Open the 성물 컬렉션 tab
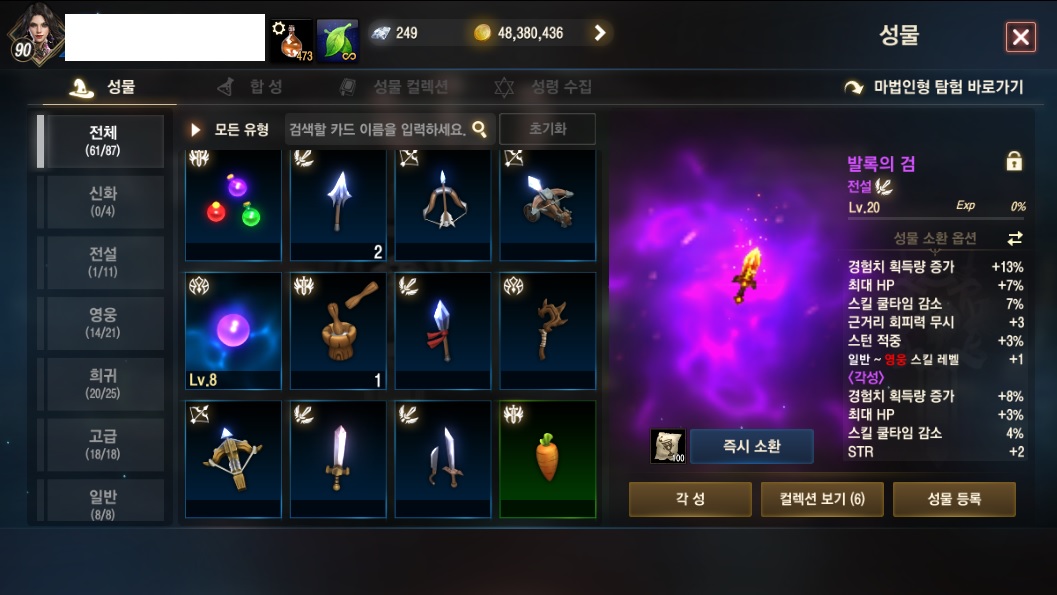 pos(395,87)
